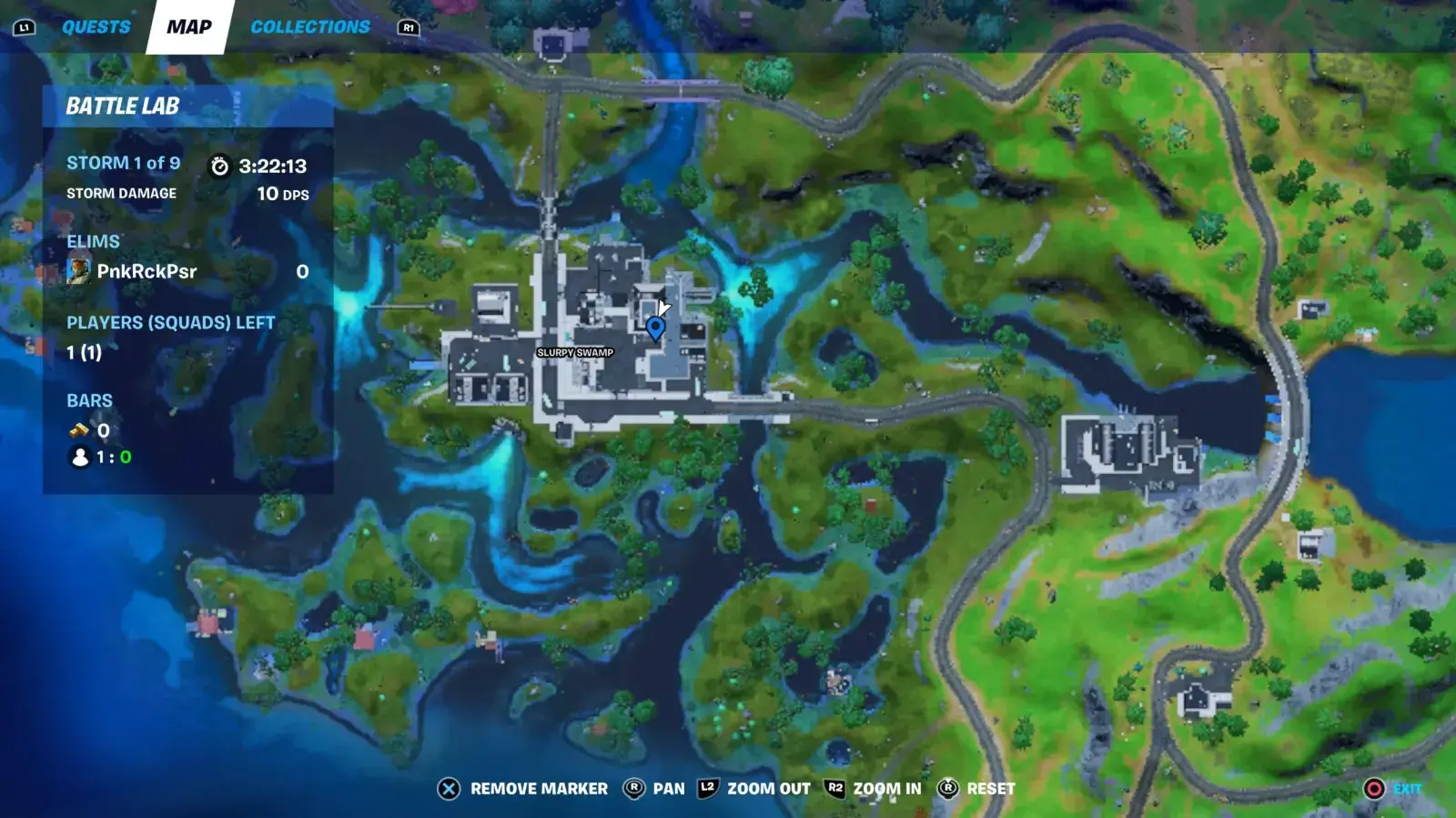Select the Map tab
1456x818 pixels.
pyautogui.click(x=189, y=27)
